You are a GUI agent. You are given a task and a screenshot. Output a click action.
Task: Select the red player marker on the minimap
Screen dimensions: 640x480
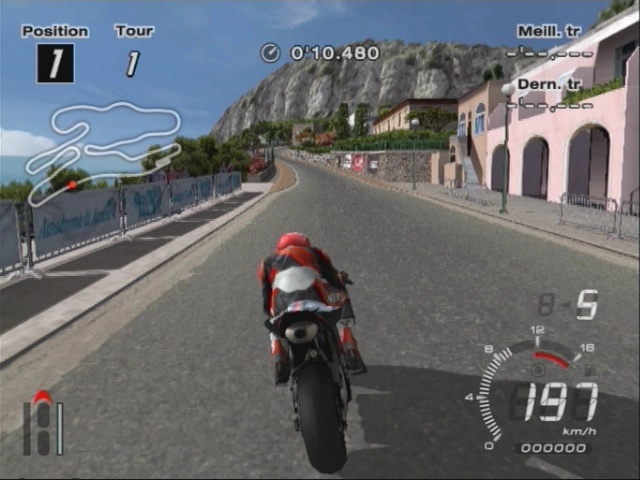coord(71,184)
